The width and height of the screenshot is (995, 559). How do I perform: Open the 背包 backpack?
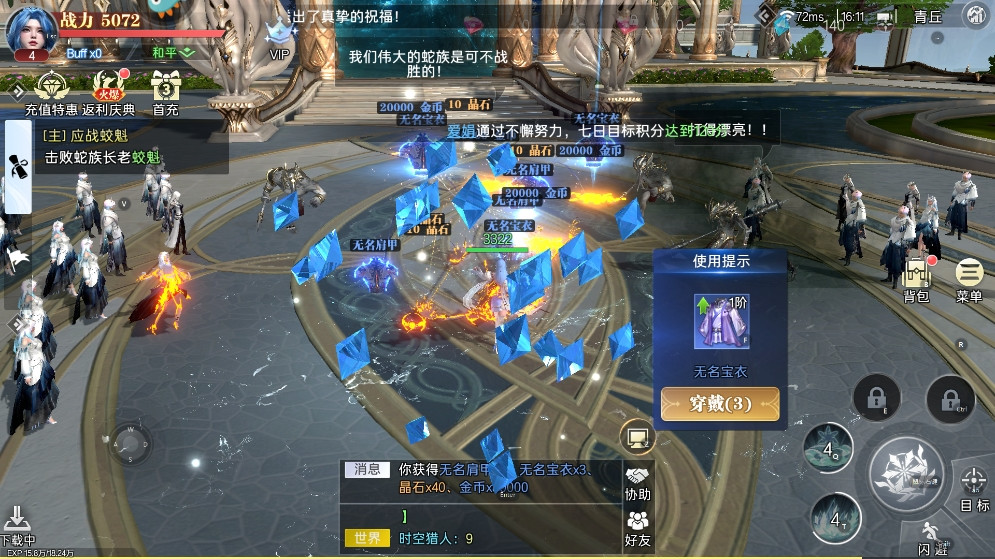coord(916,274)
